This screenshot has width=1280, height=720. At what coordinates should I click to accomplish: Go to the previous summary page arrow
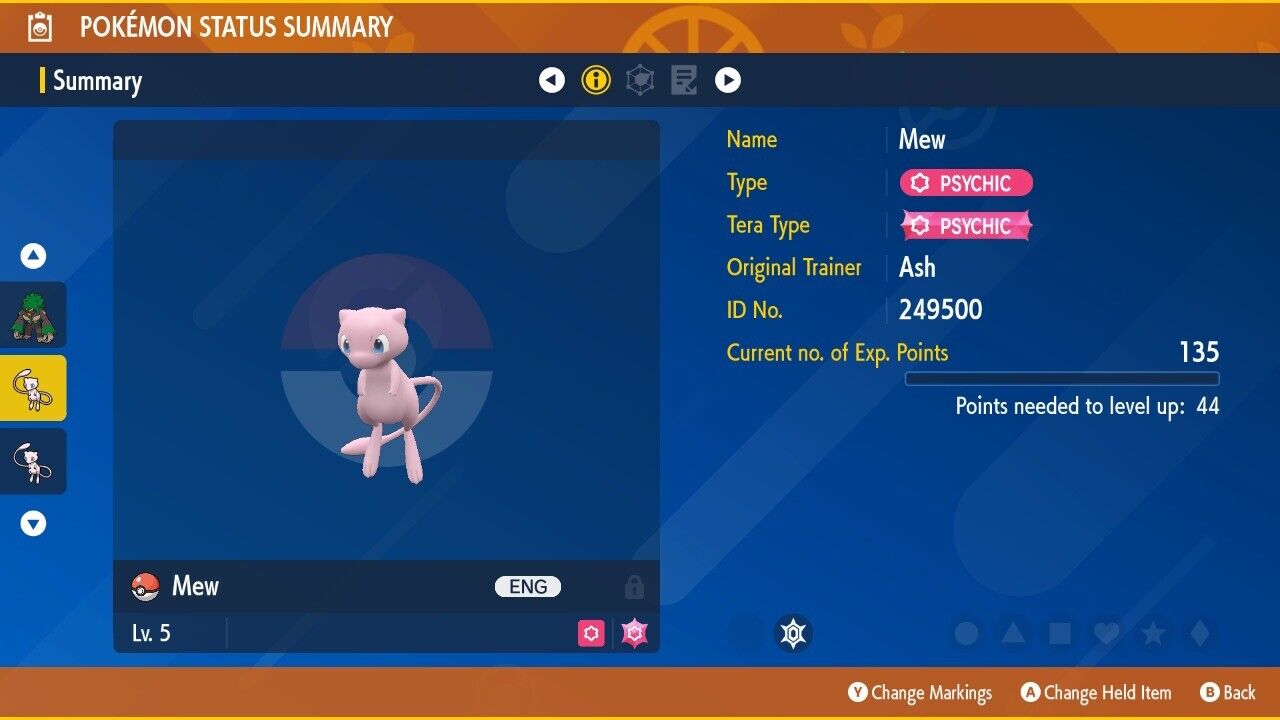[x=552, y=80]
